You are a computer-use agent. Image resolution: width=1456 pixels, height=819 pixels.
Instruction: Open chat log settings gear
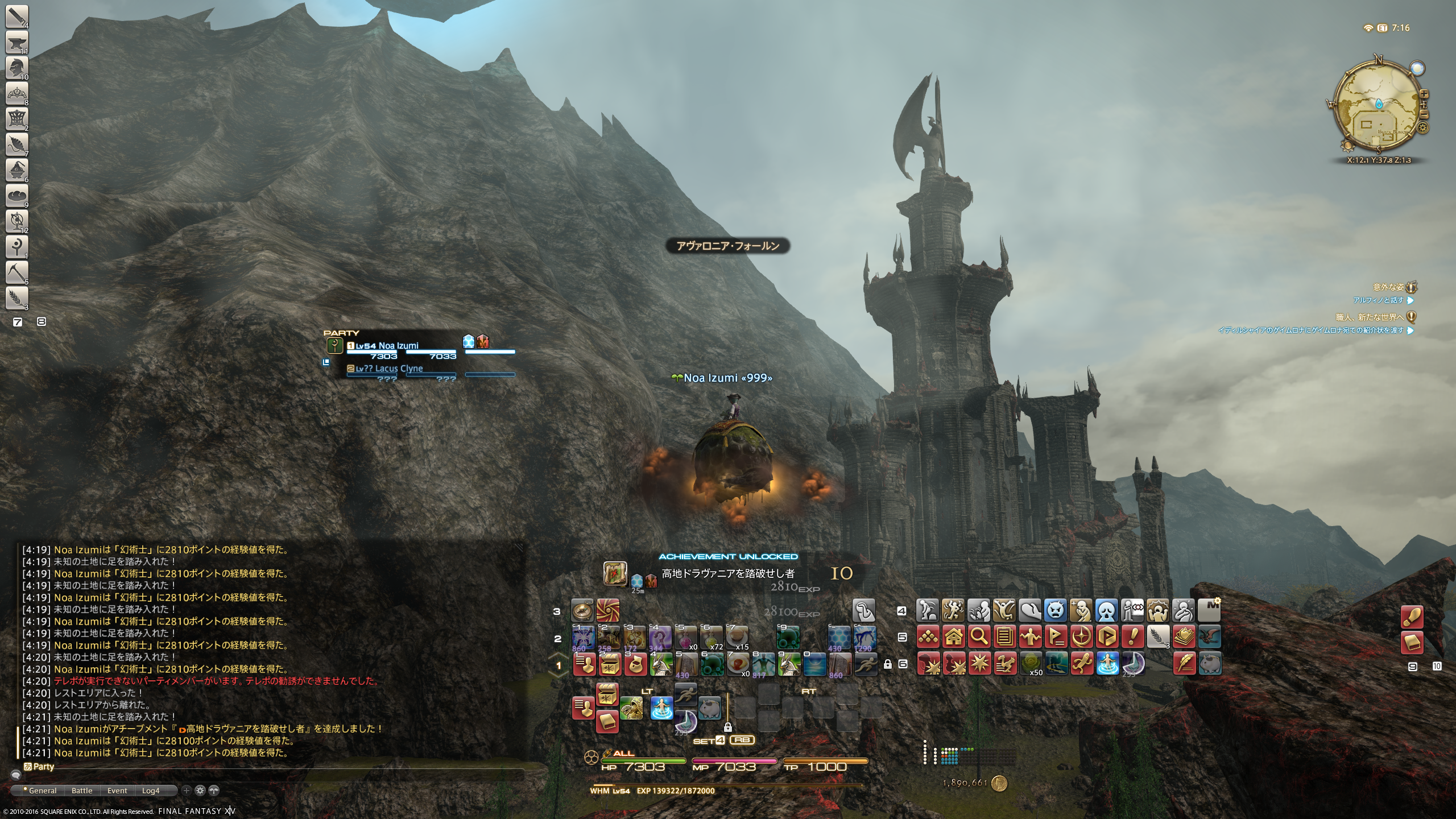200,791
